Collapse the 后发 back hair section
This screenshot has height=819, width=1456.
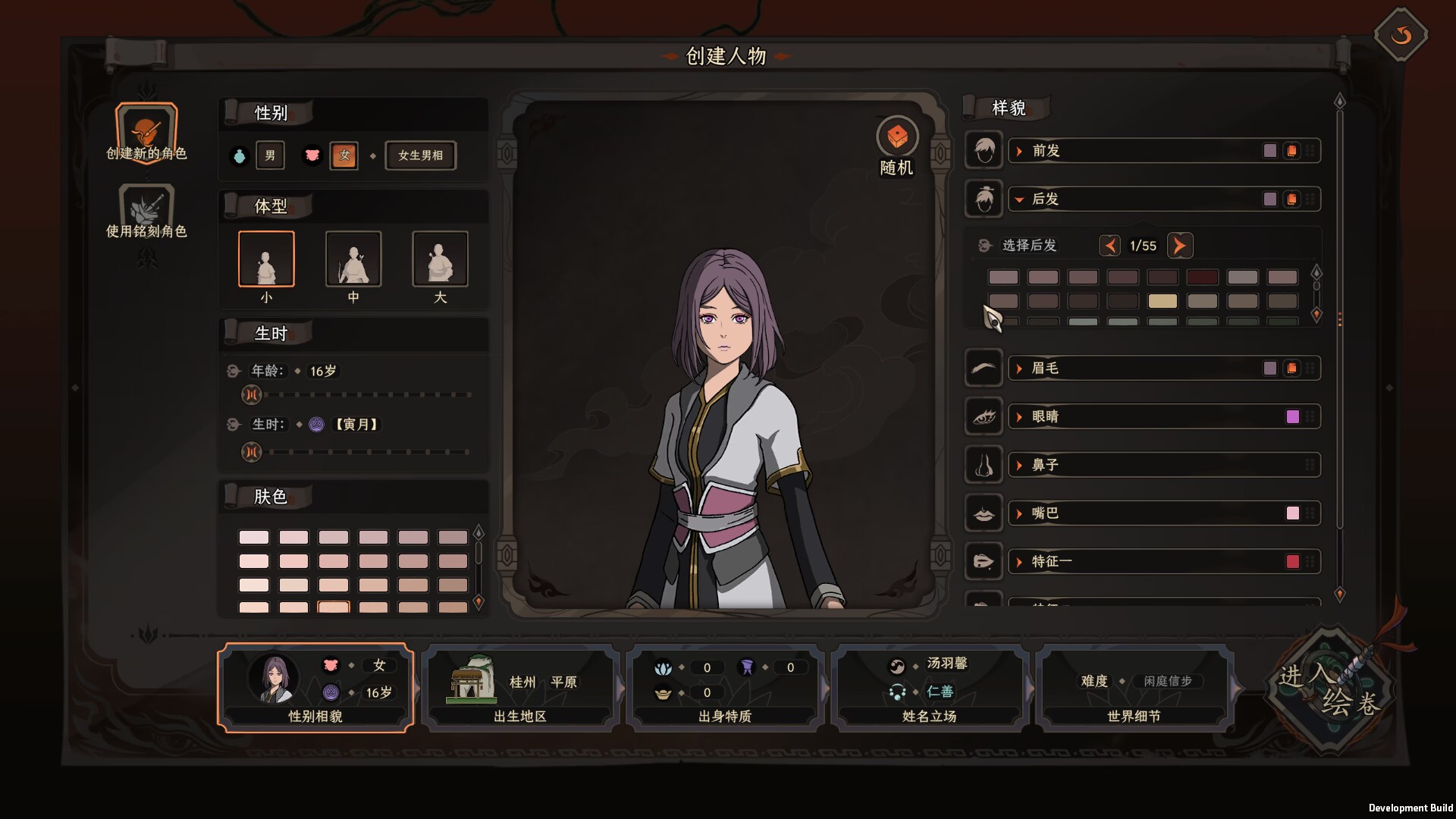1045,199
